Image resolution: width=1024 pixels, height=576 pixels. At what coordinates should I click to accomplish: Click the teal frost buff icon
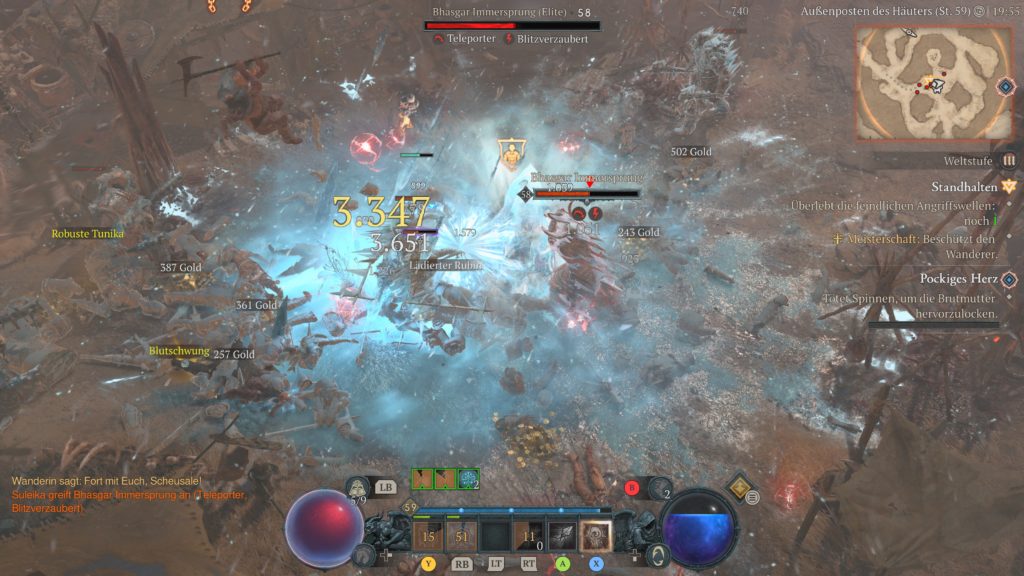468,479
